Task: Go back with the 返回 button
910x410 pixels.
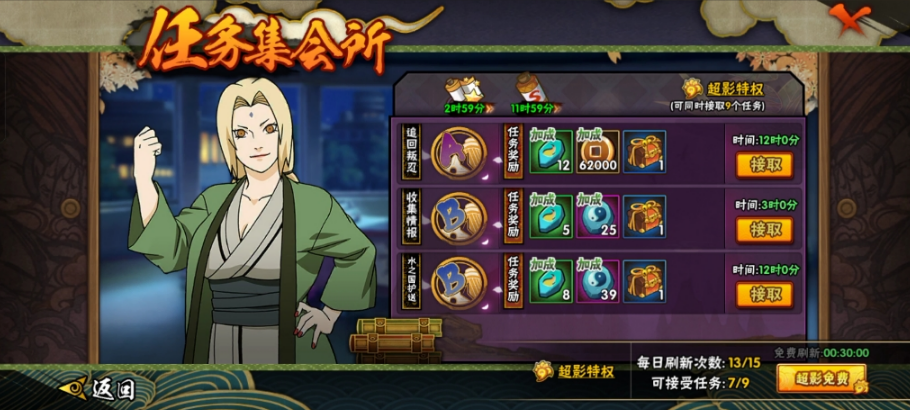Action: click(x=98, y=388)
